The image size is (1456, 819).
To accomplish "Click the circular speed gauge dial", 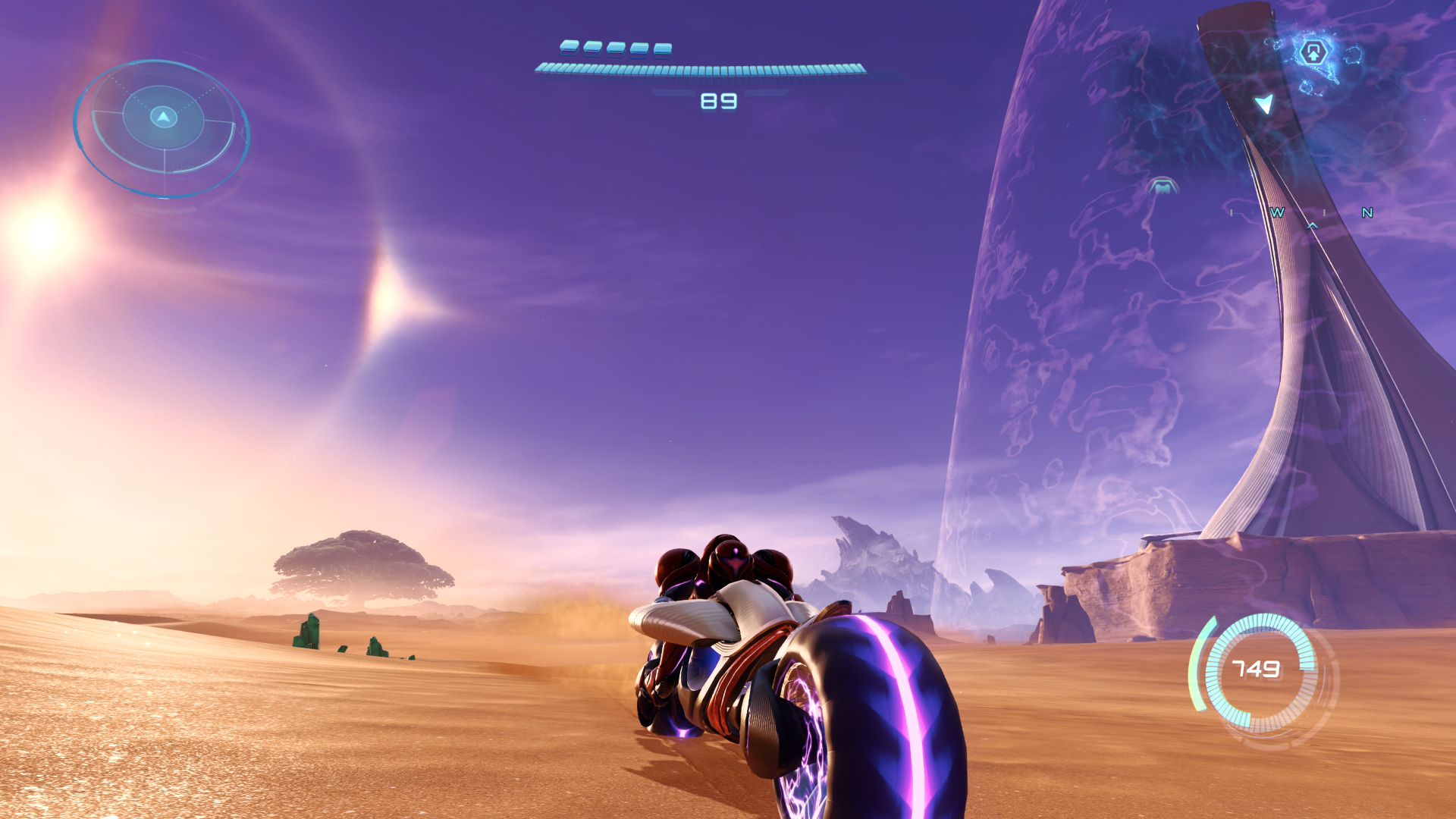I will coord(1260,670).
